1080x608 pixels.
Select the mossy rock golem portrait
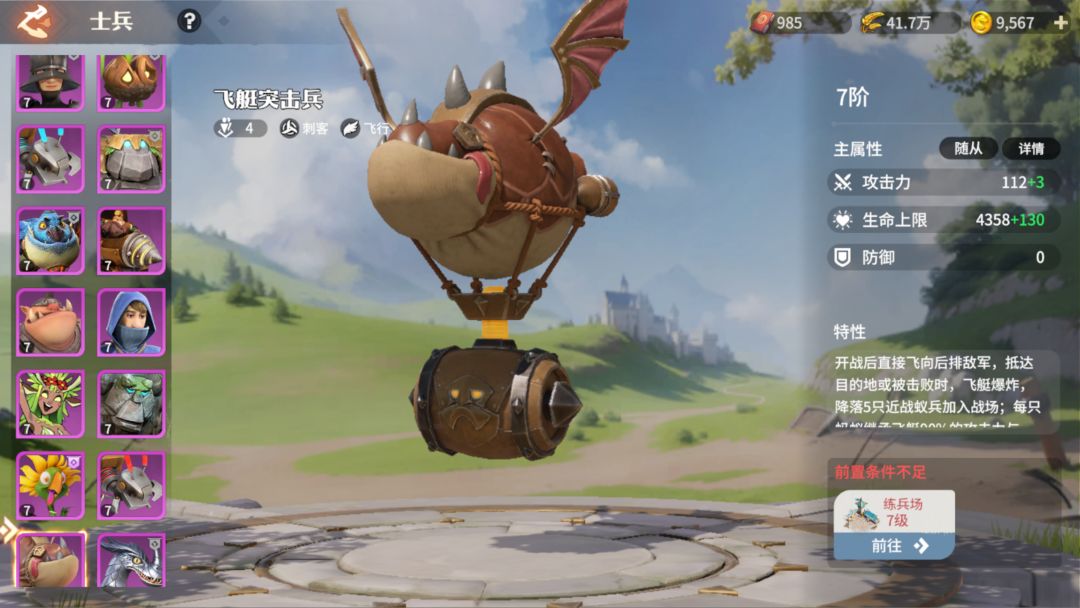point(131,404)
